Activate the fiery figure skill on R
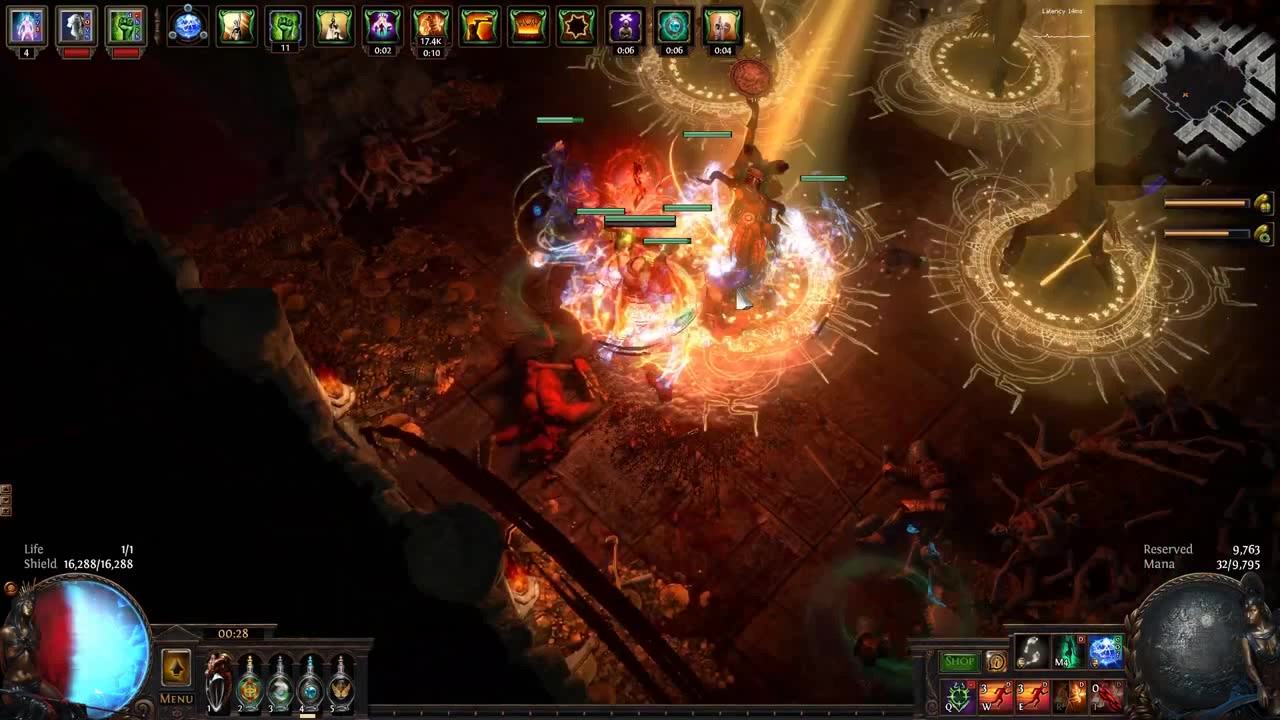This screenshot has width=1280, height=720. click(x=1069, y=695)
